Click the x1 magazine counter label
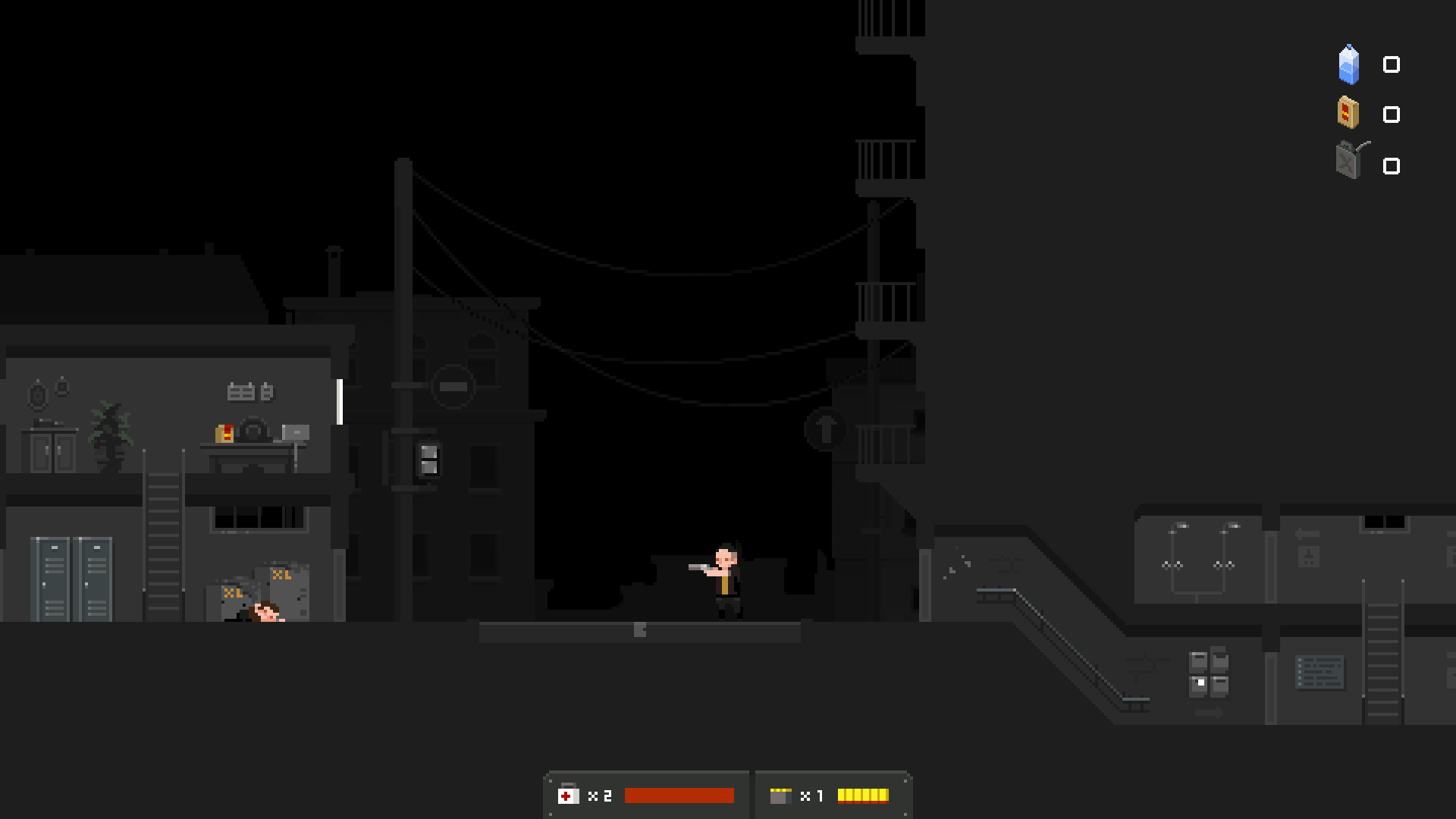The image size is (1456, 819). tap(813, 796)
